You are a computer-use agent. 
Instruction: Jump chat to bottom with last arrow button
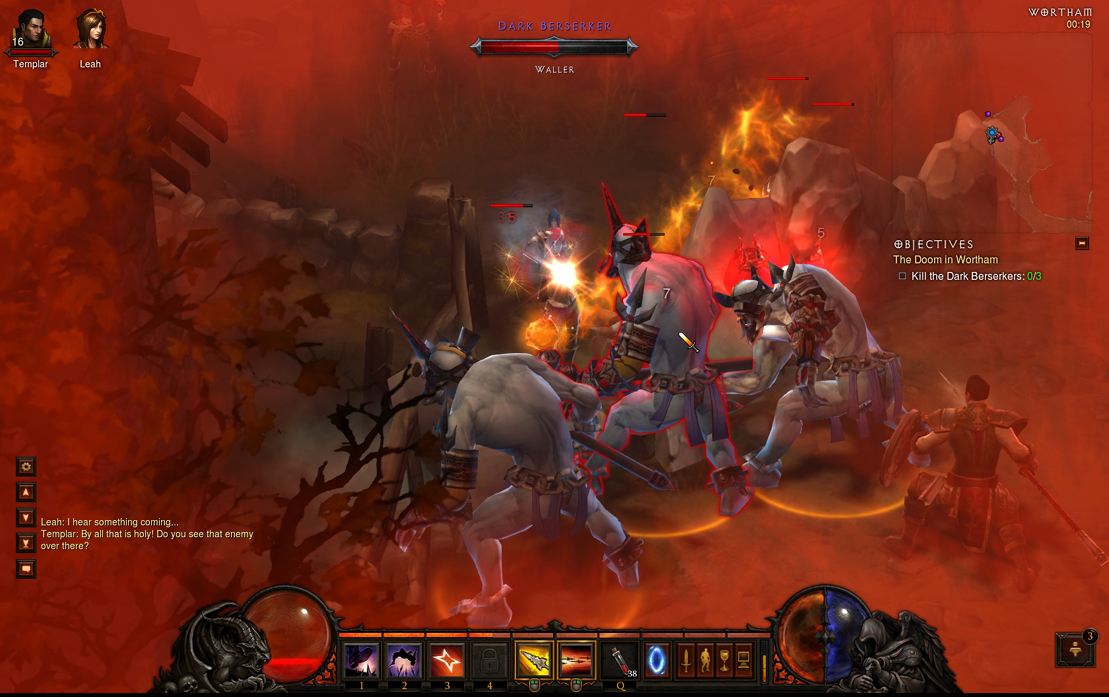pyautogui.click(x=26, y=543)
